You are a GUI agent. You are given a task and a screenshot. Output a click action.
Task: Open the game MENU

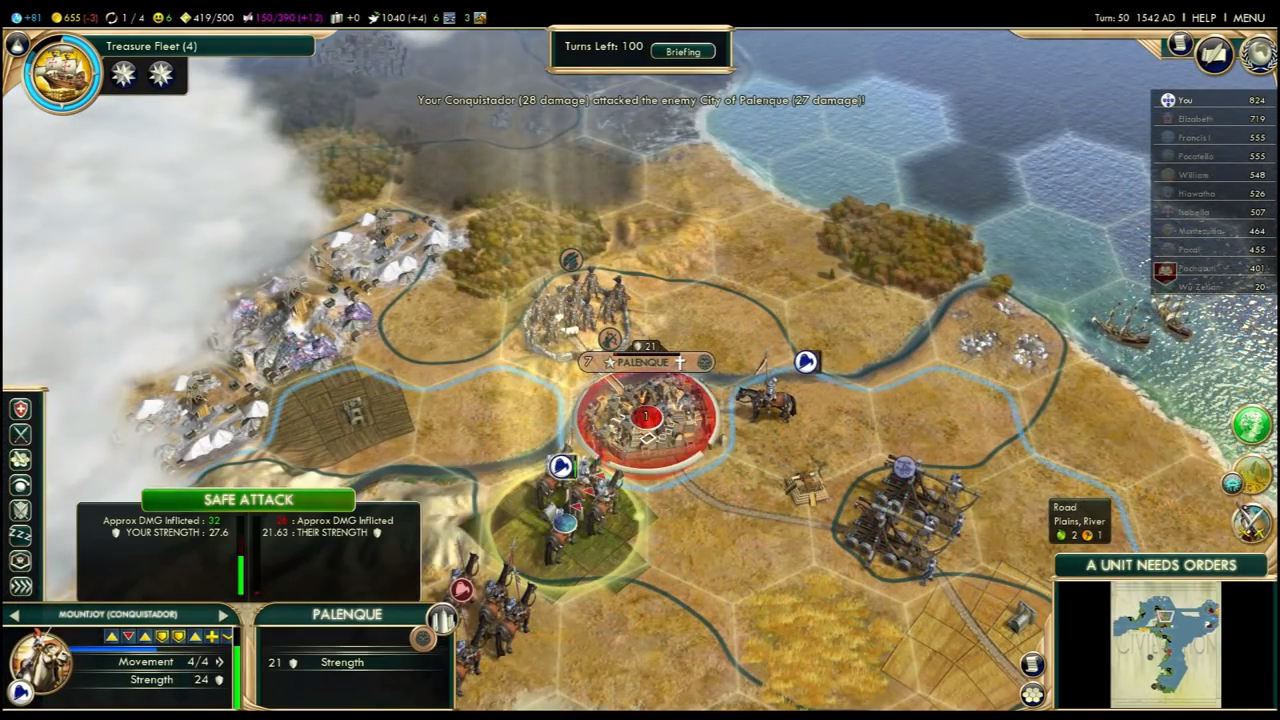coord(1249,18)
